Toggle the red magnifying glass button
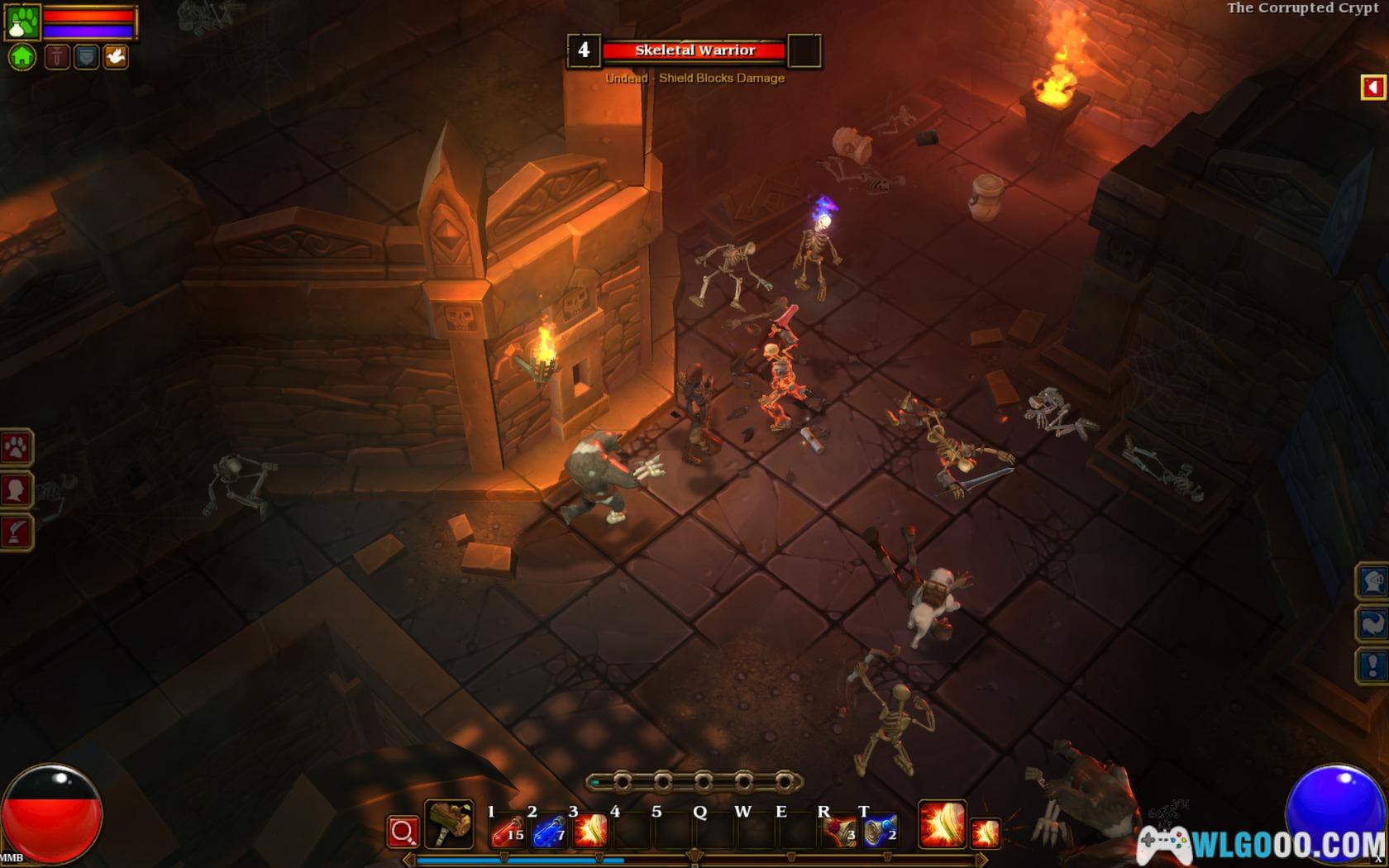 click(403, 832)
